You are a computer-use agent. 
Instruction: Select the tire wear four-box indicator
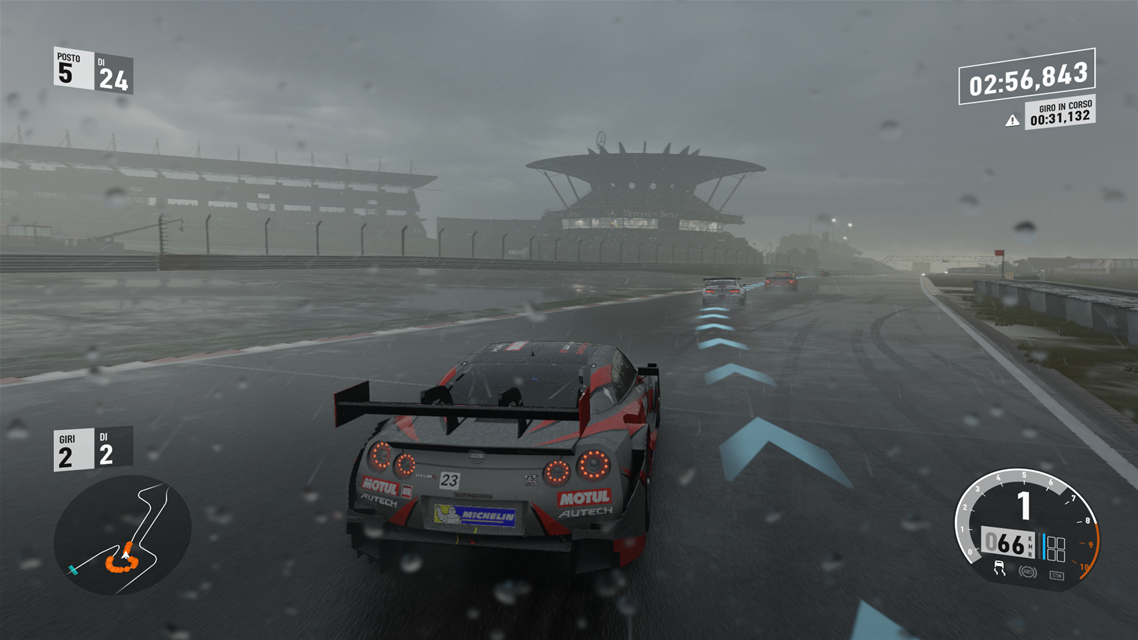point(1055,547)
